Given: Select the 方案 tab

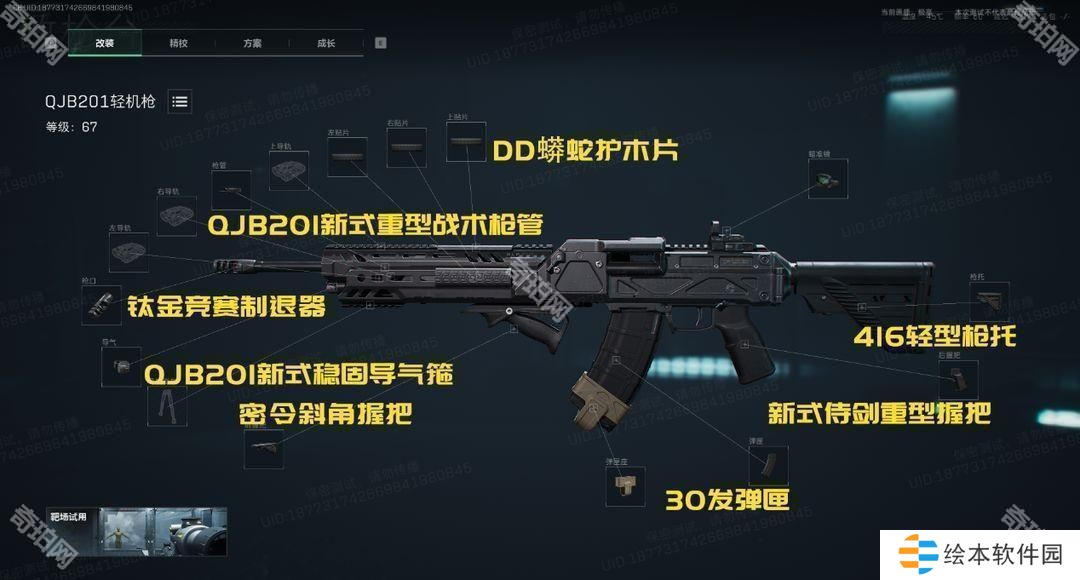Looking at the screenshot, I should (x=252, y=43).
